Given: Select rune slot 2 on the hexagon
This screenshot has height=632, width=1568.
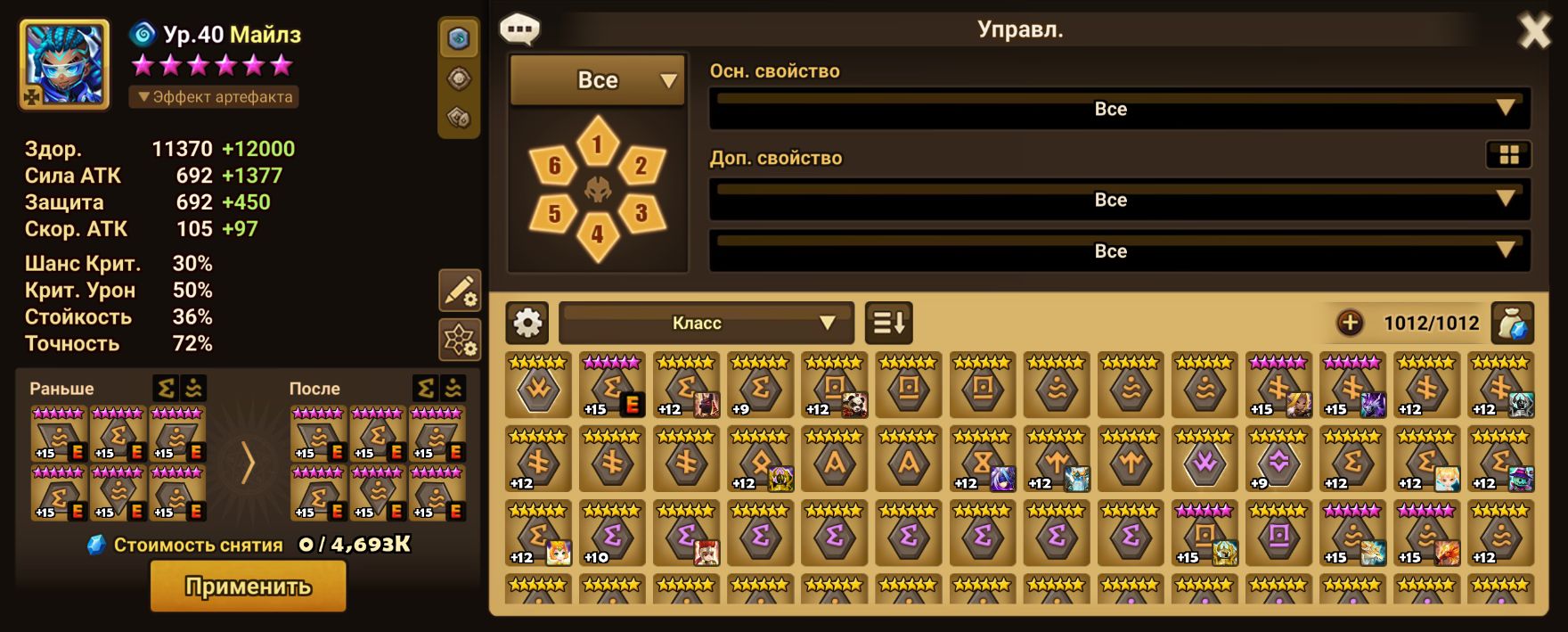Looking at the screenshot, I should click(641, 165).
